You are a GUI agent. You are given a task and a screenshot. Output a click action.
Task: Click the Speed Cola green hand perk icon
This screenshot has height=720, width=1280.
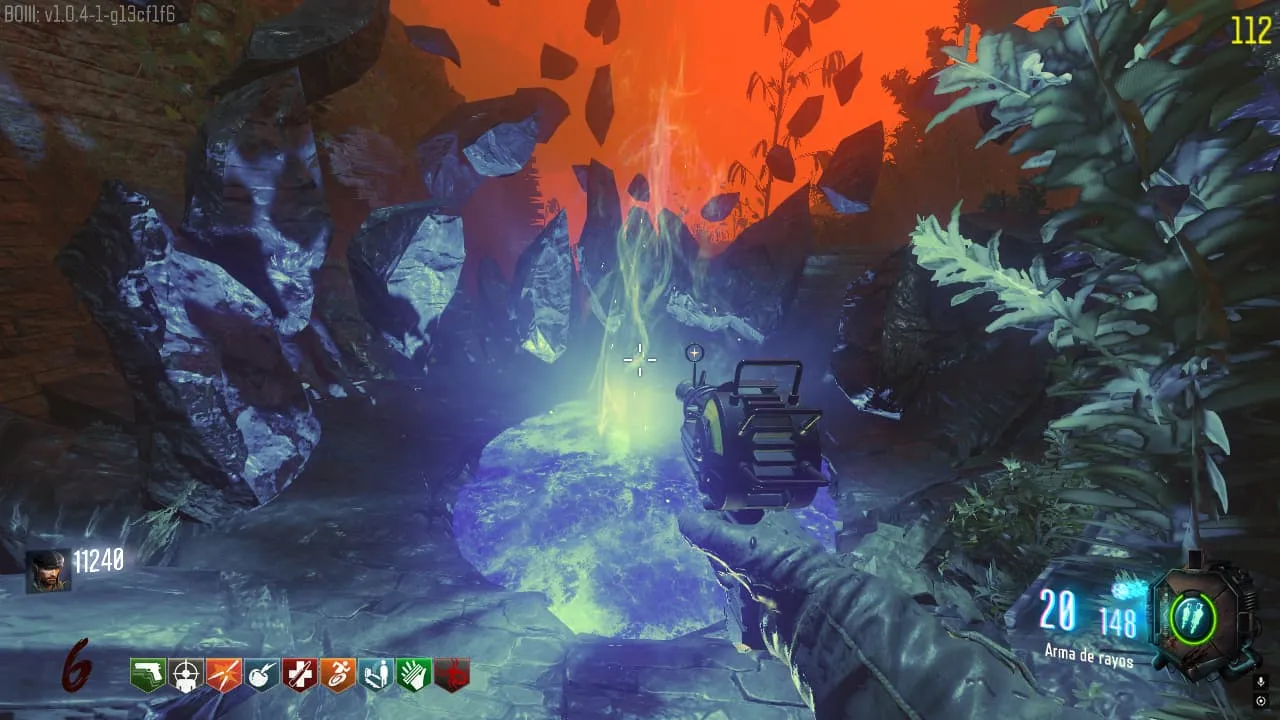point(413,675)
